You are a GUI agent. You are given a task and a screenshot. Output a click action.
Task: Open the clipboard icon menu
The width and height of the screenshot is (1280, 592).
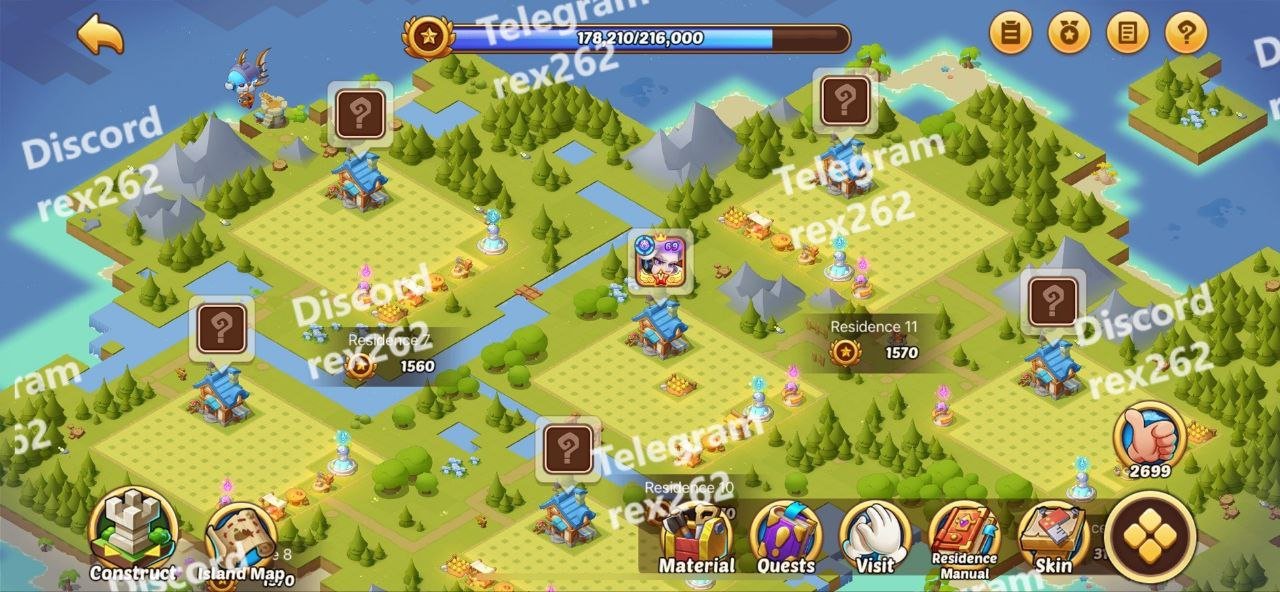pos(1010,34)
